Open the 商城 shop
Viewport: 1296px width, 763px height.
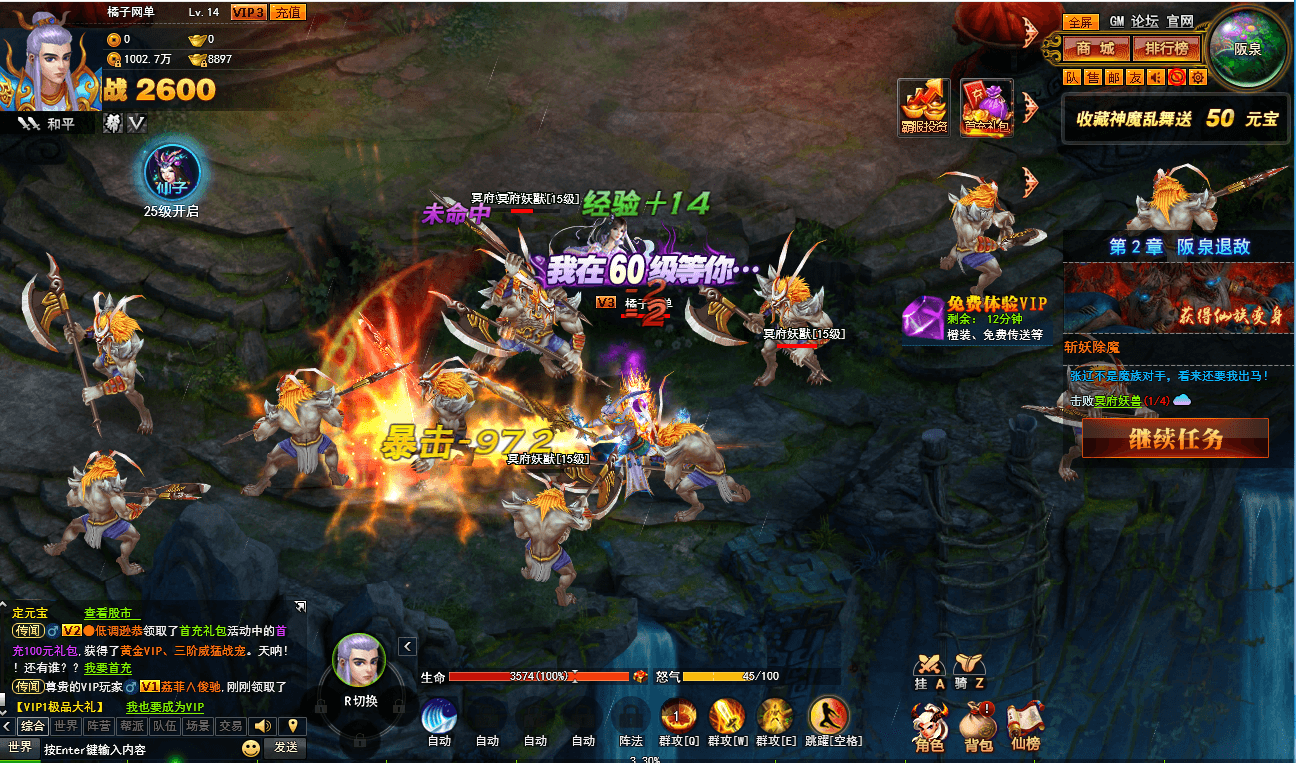click(x=1096, y=48)
